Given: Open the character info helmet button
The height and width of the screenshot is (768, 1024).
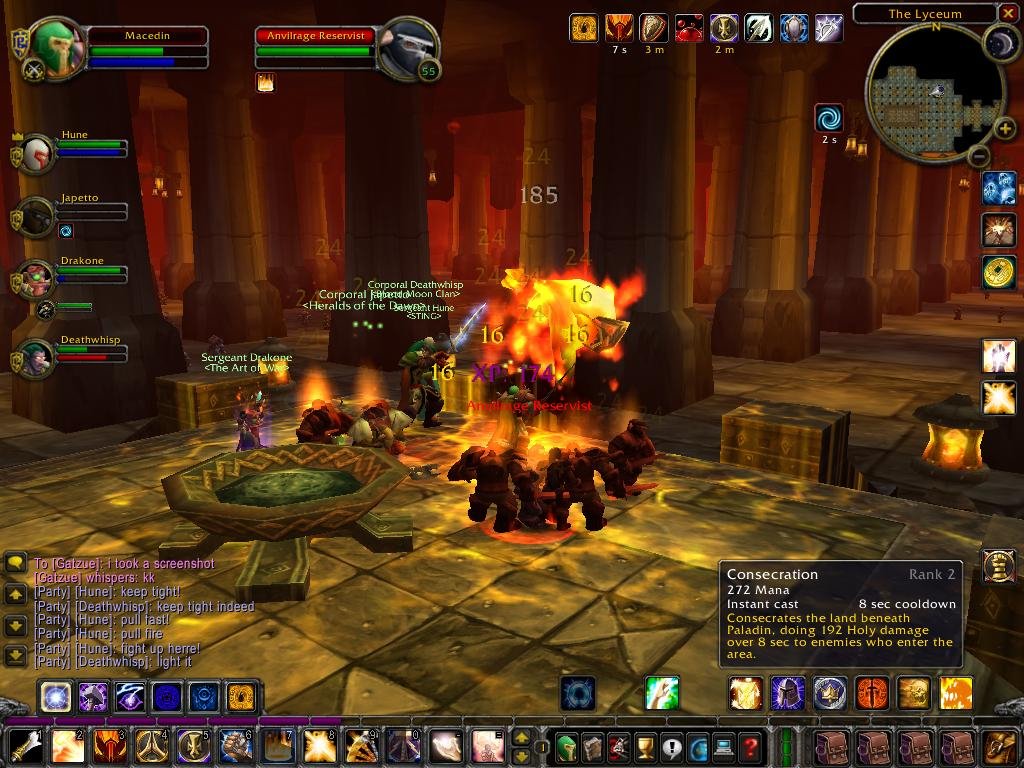Looking at the screenshot, I should [566, 746].
